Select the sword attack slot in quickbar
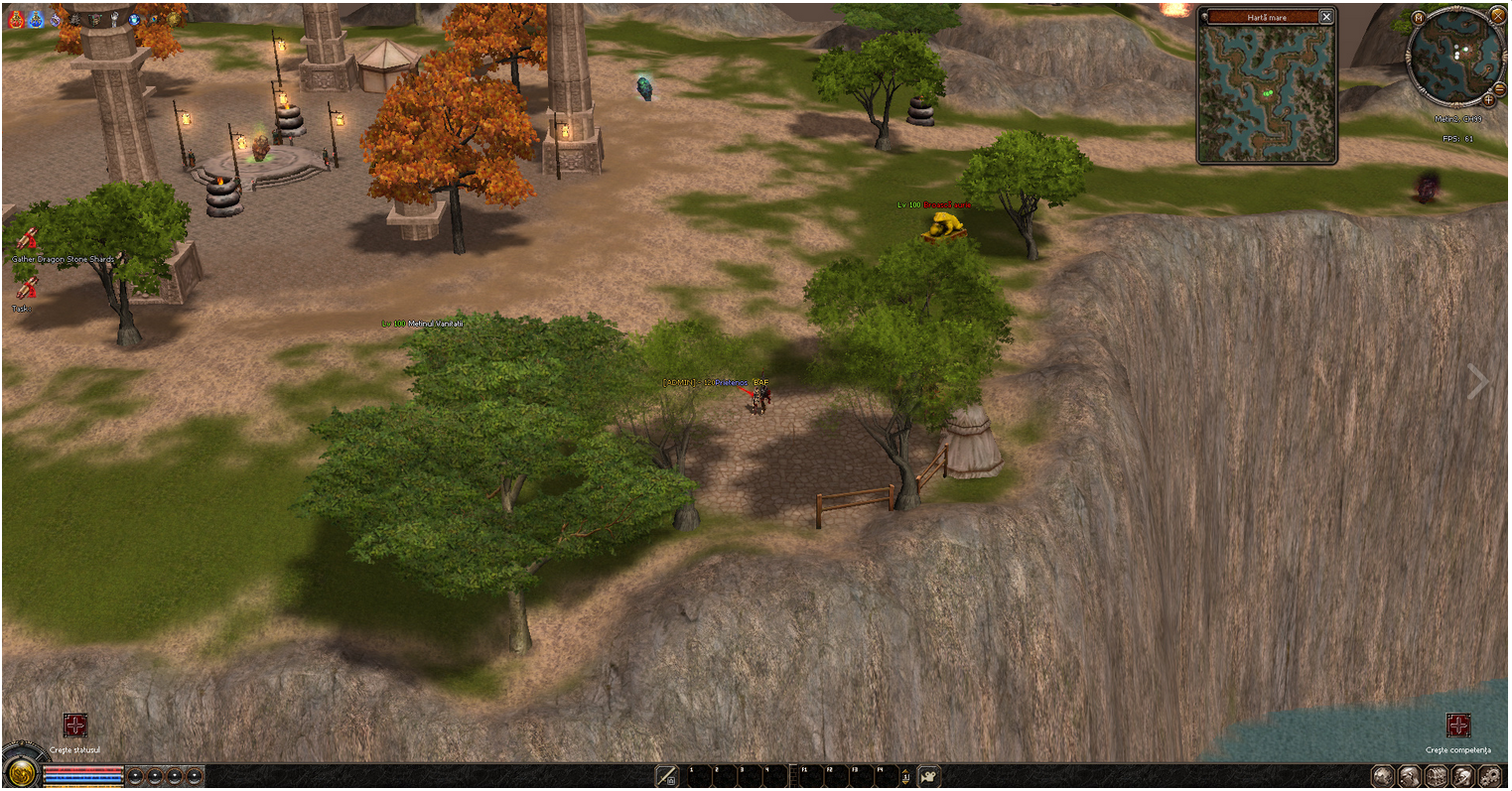The width and height of the screenshot is (1512, 791). (667, 776)
